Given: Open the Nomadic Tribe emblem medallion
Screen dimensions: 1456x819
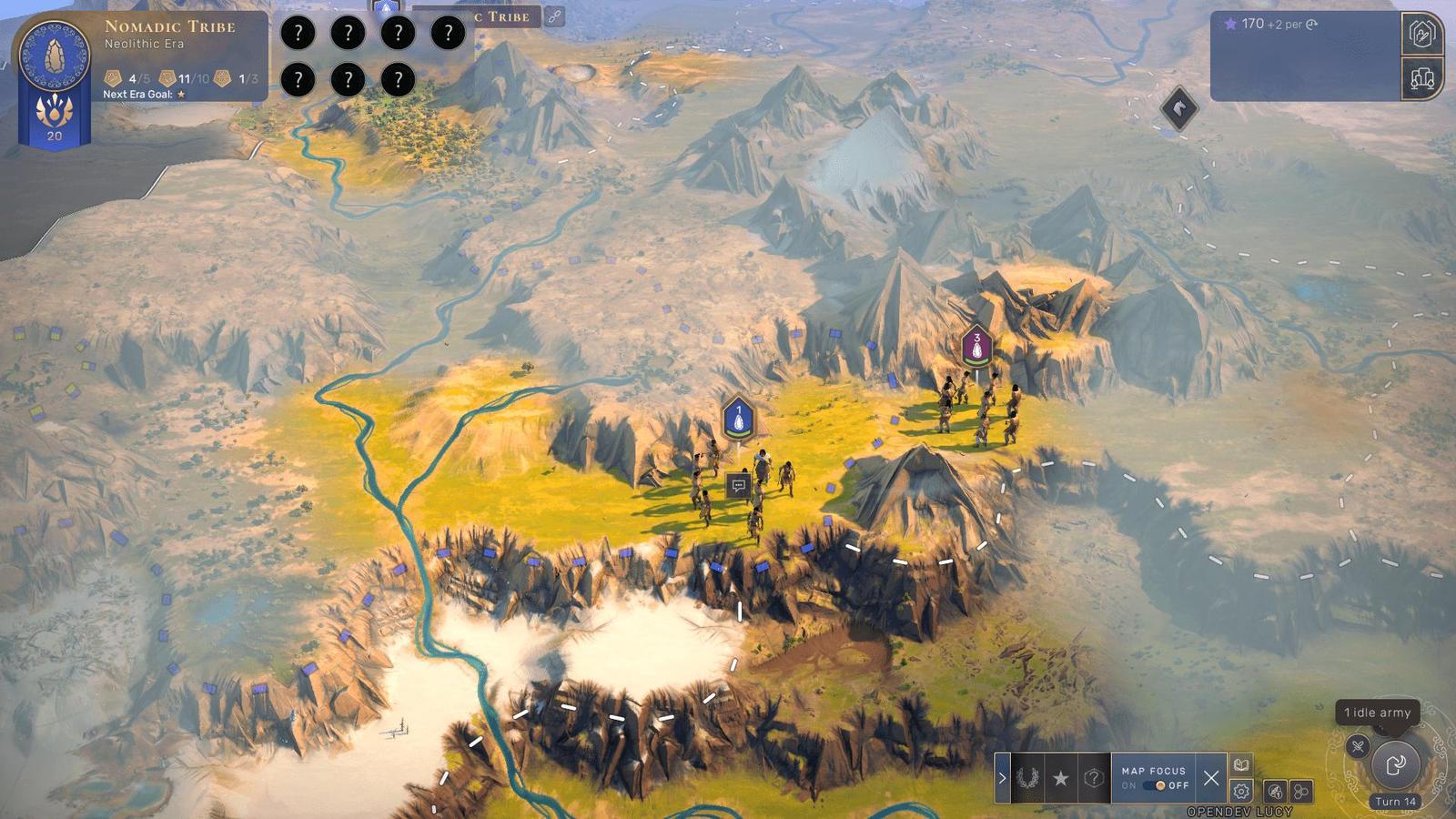Looking at the screenshot, I should (x=54, y=54).
